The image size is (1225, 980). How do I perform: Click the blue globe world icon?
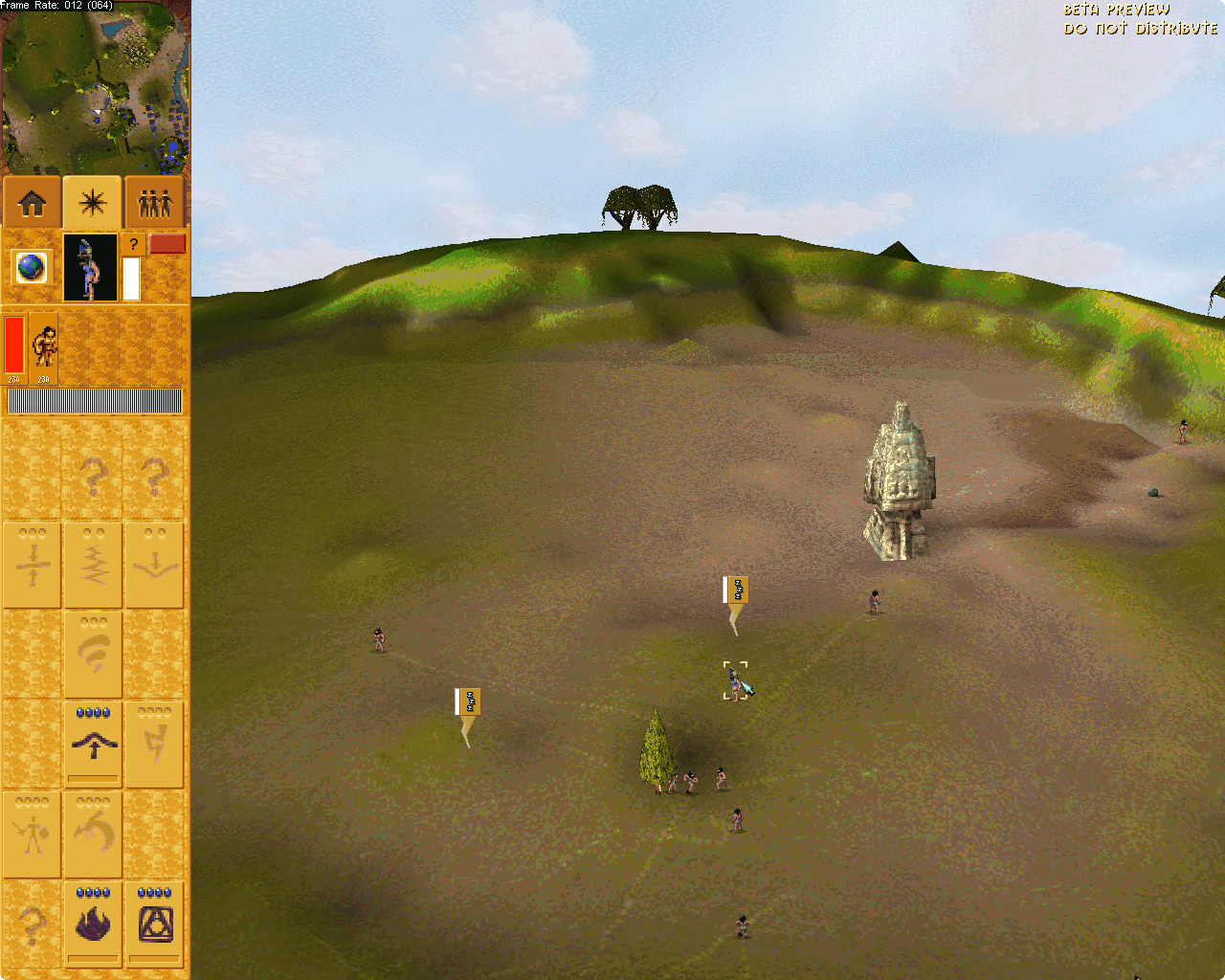tap(32, 267)
